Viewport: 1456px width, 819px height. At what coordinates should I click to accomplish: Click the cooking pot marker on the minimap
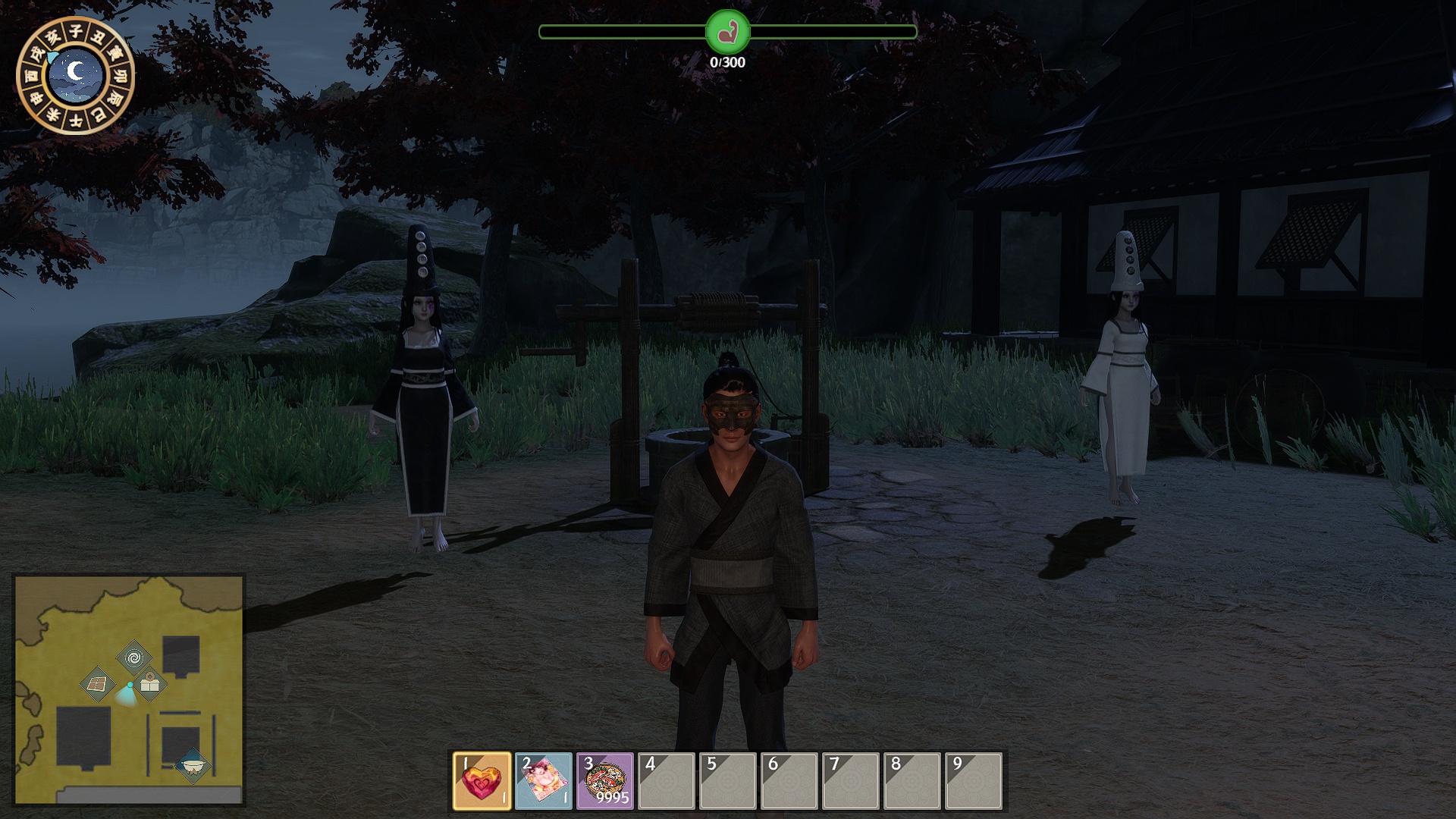[193, 765]
